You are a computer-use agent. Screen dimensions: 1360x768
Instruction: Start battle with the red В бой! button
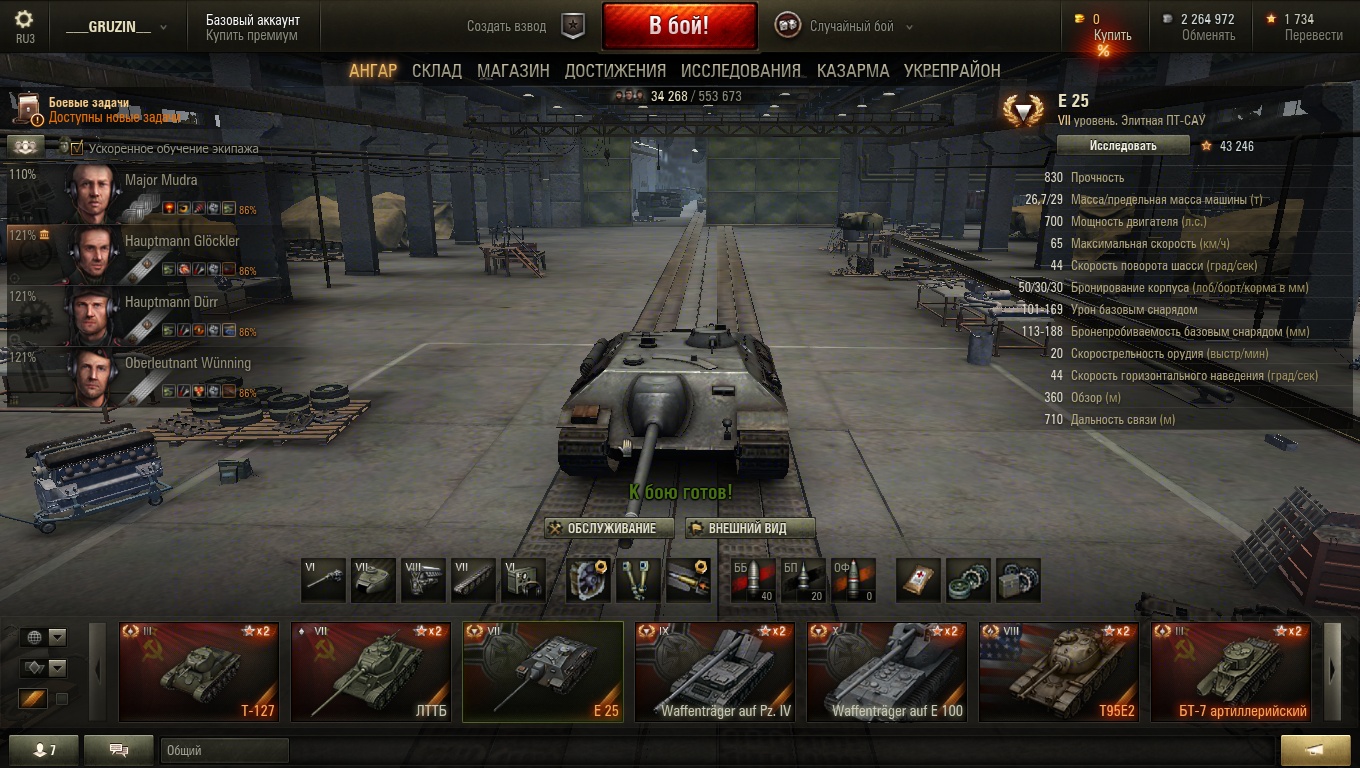tap(679, 27)
